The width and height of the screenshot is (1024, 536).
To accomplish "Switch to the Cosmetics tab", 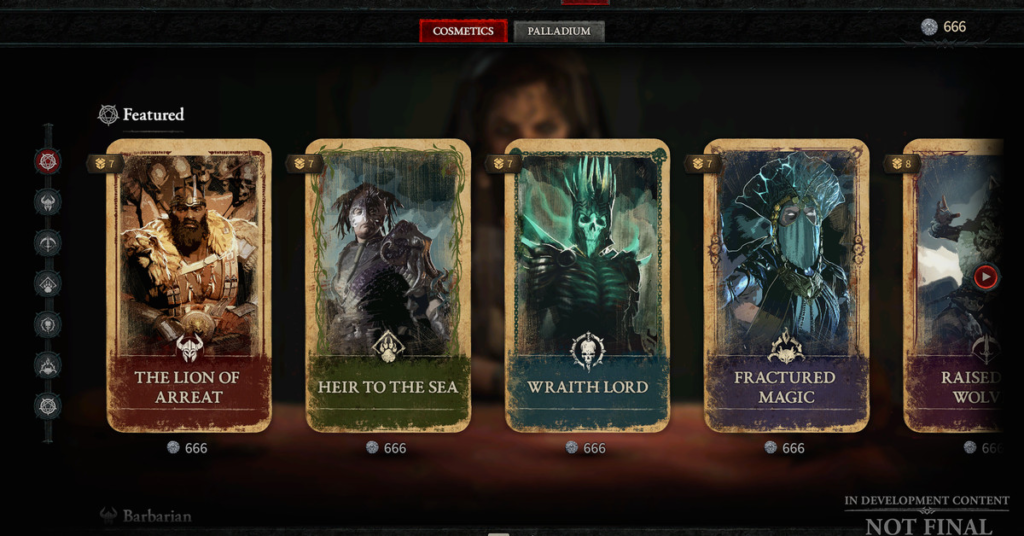I will [x=463, y=31].
